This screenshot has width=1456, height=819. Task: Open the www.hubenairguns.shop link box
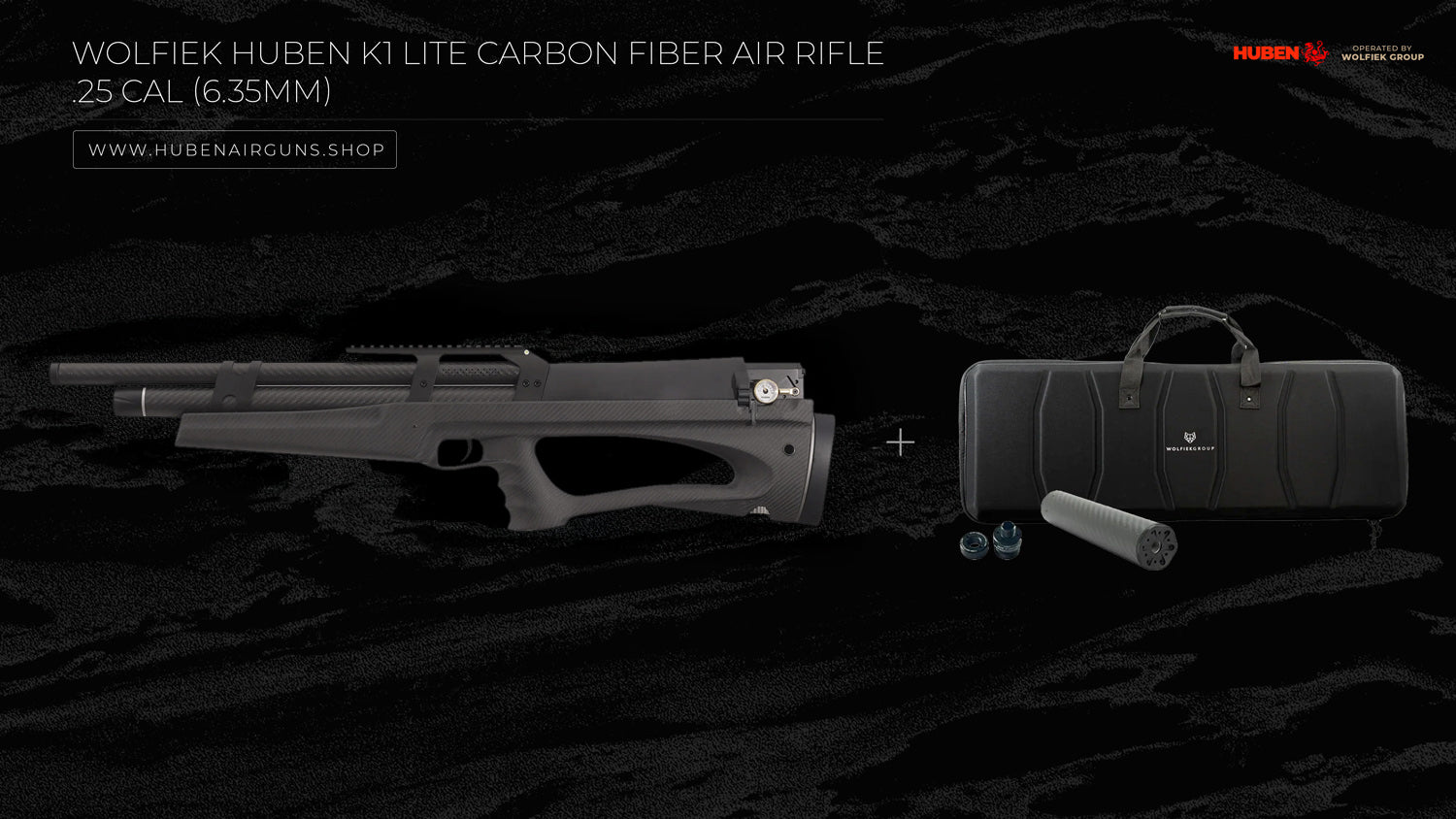pyautogui.click(x=235, y=149)
